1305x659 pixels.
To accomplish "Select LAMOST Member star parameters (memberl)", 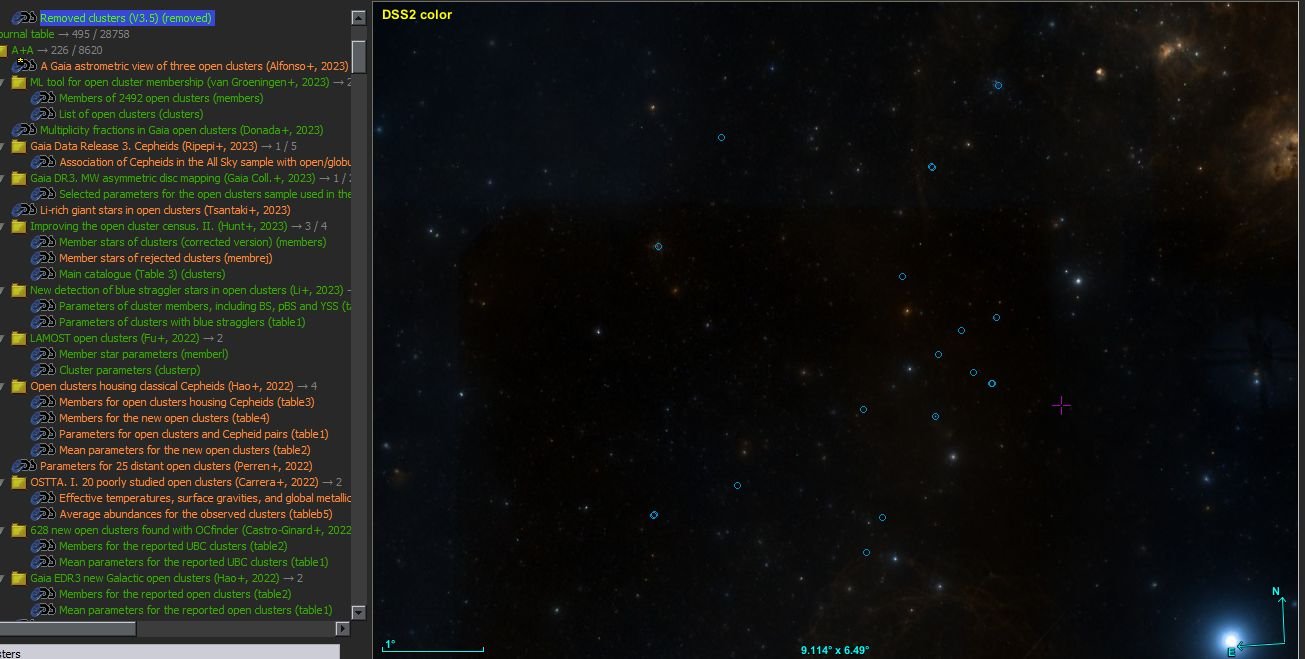I will click(143, 354).
